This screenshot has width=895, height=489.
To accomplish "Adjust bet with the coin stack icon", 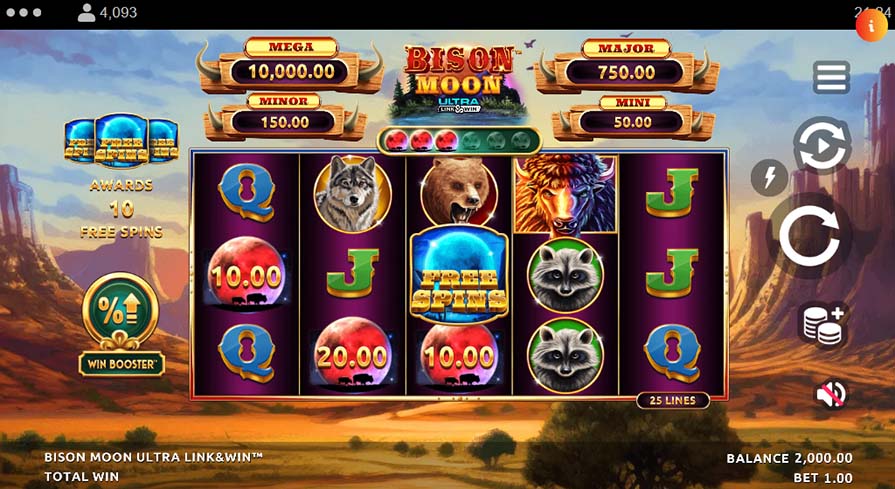I will 823,325.
